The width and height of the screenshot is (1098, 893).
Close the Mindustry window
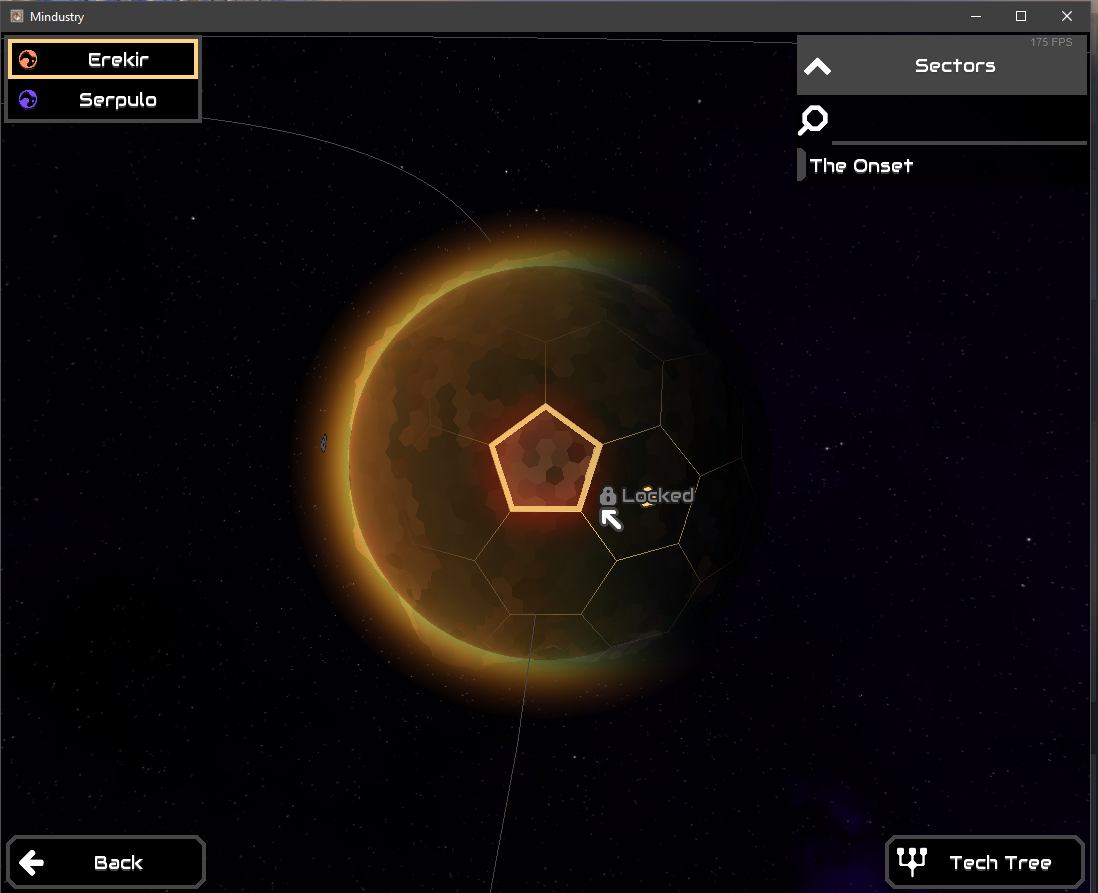[1068, 16]
